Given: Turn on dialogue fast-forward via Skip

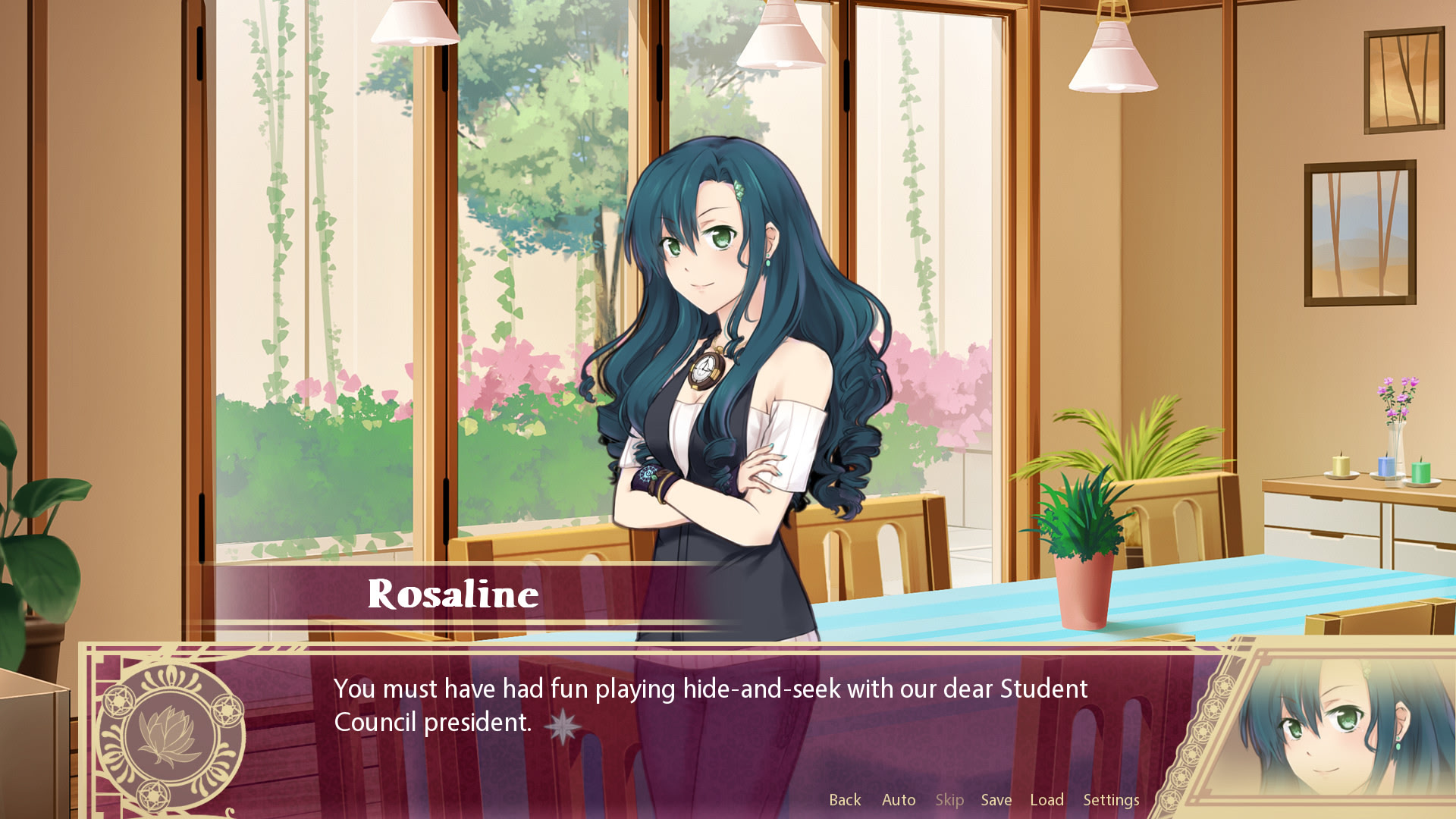Looking at the screenshot, I should pos(950,799).
